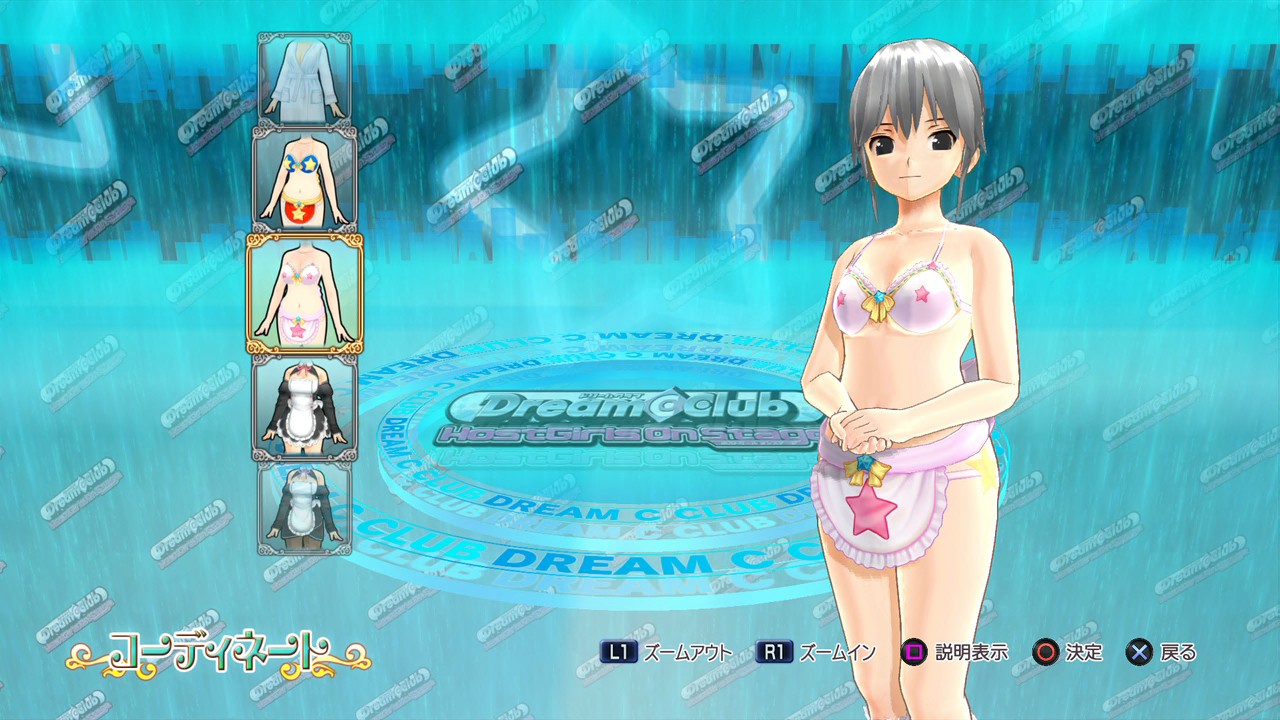Select the black maid dress outfit
Screen dimensions: 1280x720
click(305, 408)
